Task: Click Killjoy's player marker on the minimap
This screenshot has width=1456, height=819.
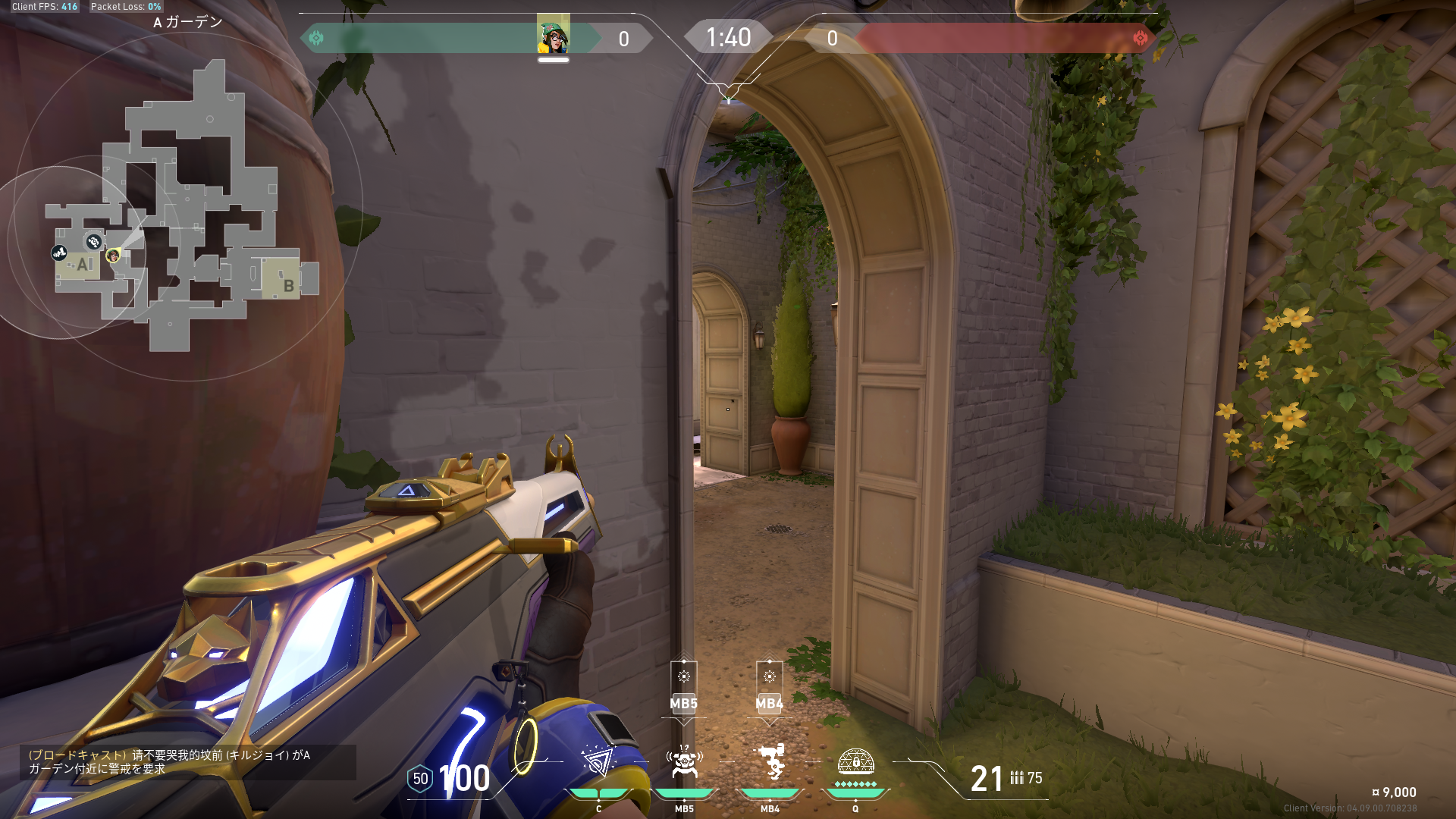Action: point(113,256)
